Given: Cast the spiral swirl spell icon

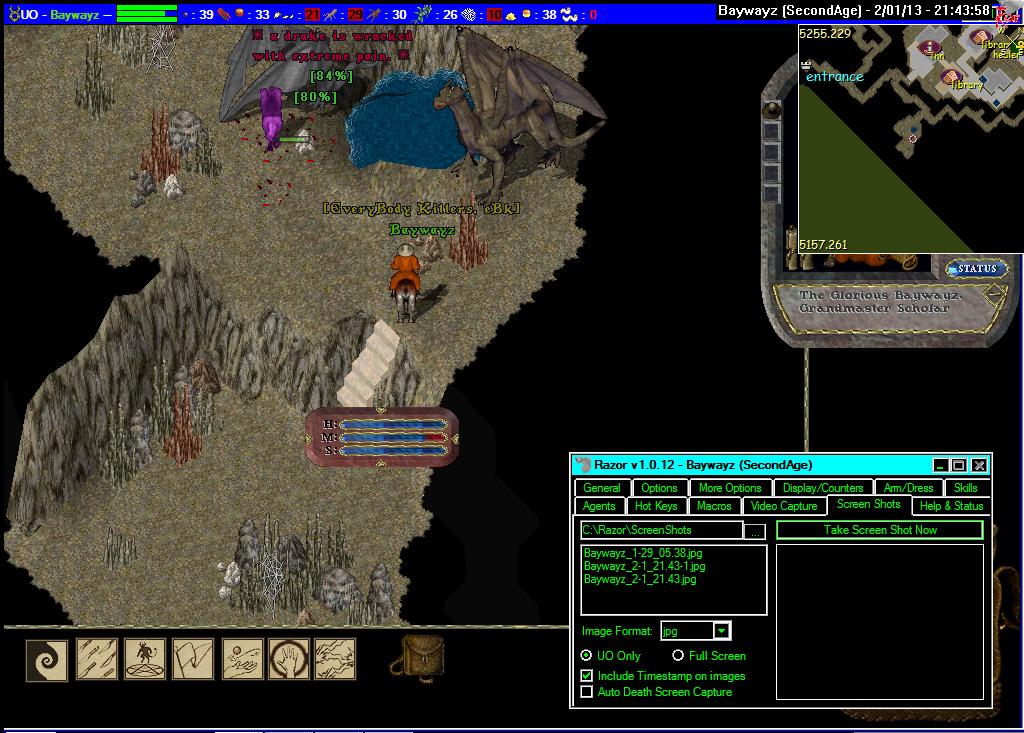Looking at the screenshot, I should coord(47,660).
